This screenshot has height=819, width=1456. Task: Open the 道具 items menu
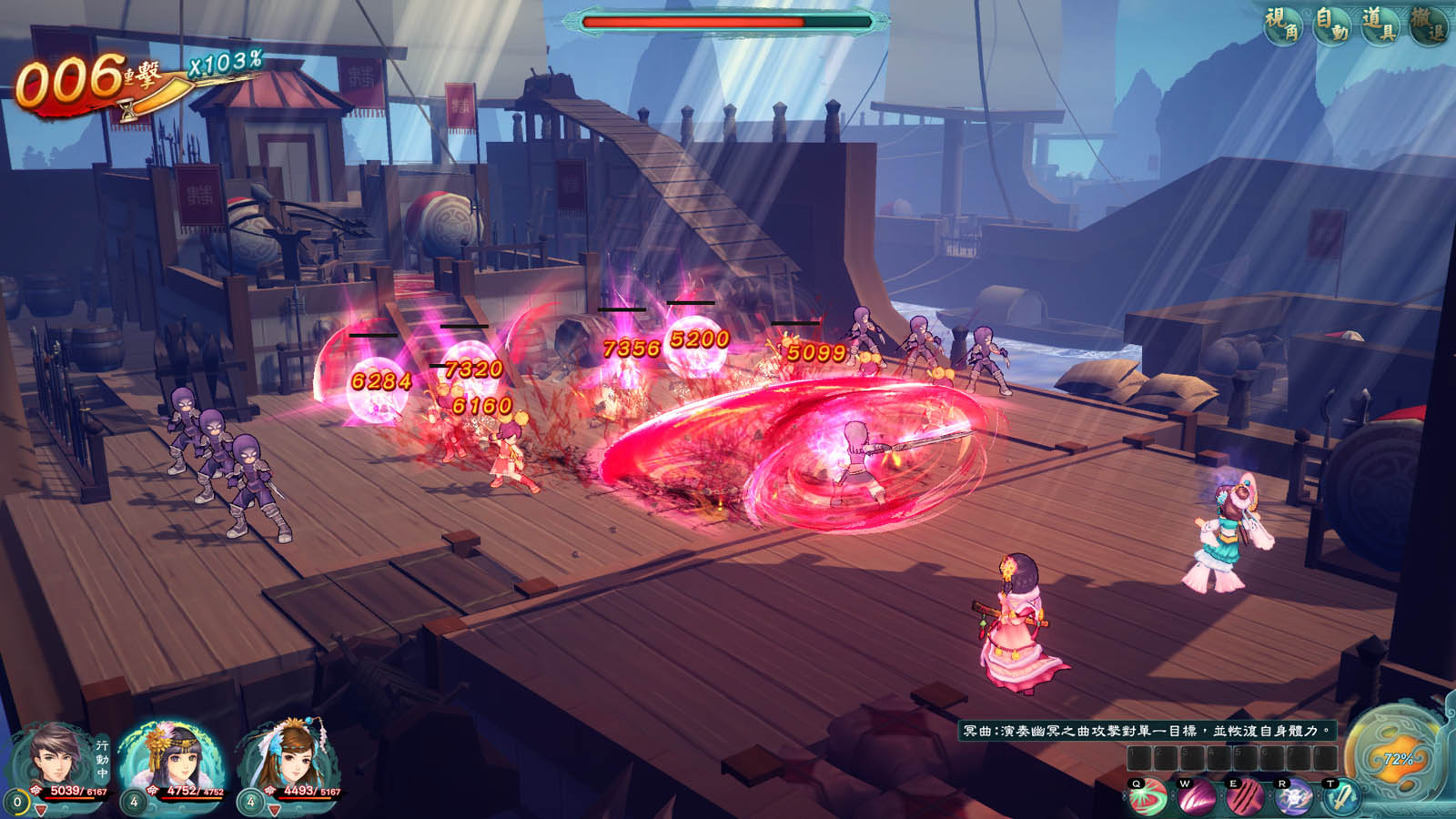(x=1380, y=25)
